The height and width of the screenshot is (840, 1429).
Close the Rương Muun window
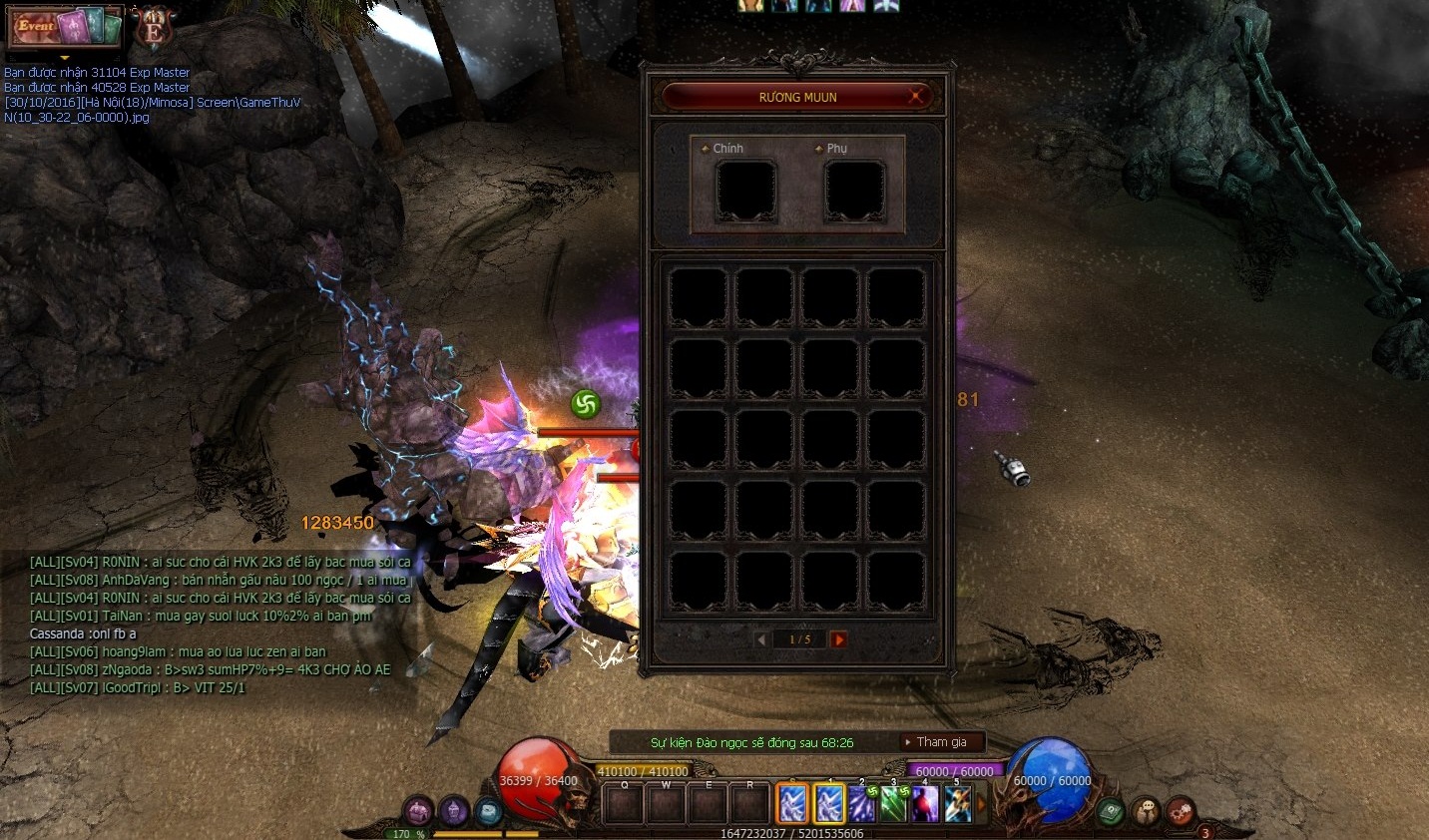point(915,97)
